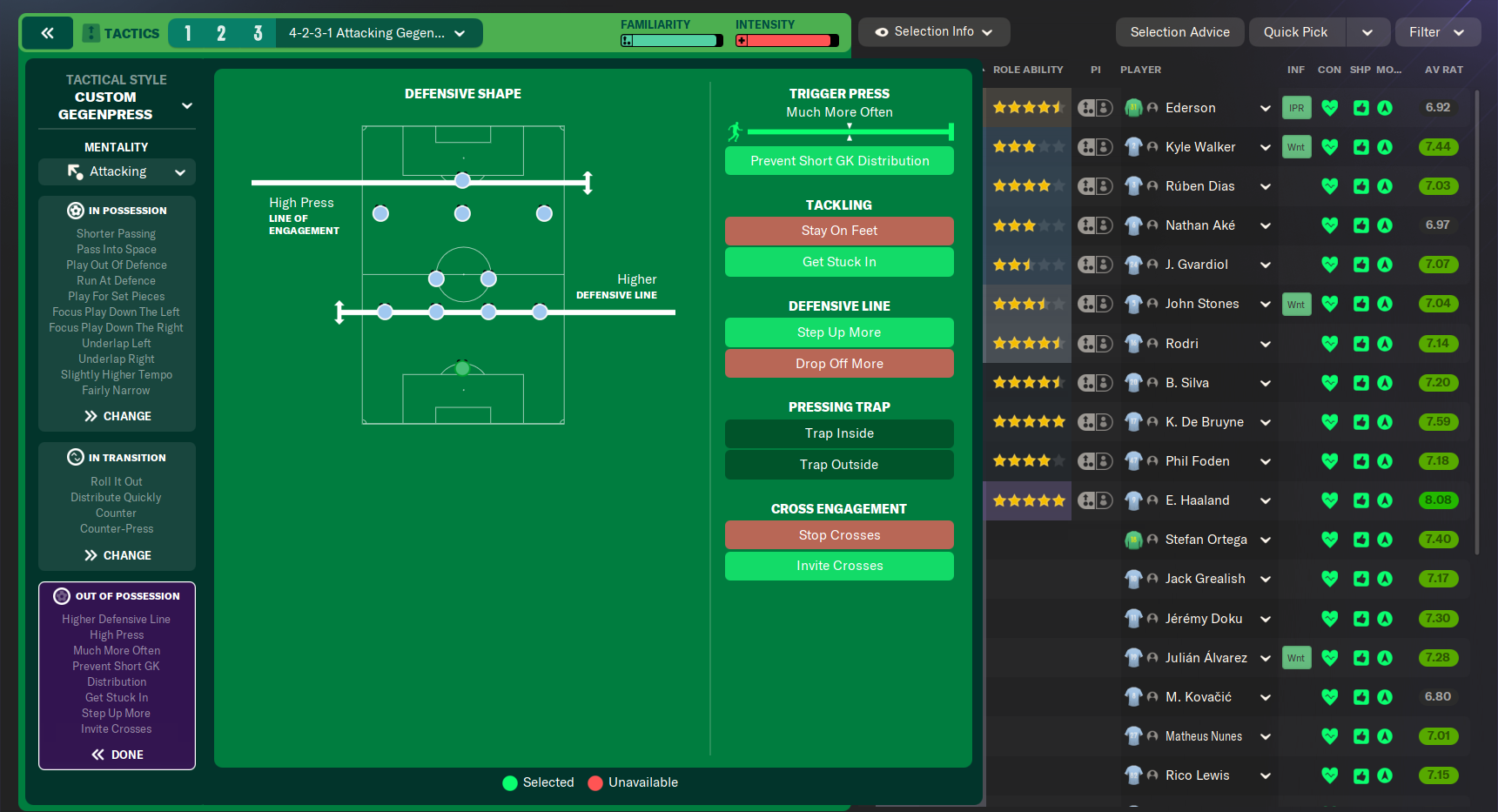Switch to tactic slot 2
This screenshot has height=812, width=1498.
(x=221, y=33)
